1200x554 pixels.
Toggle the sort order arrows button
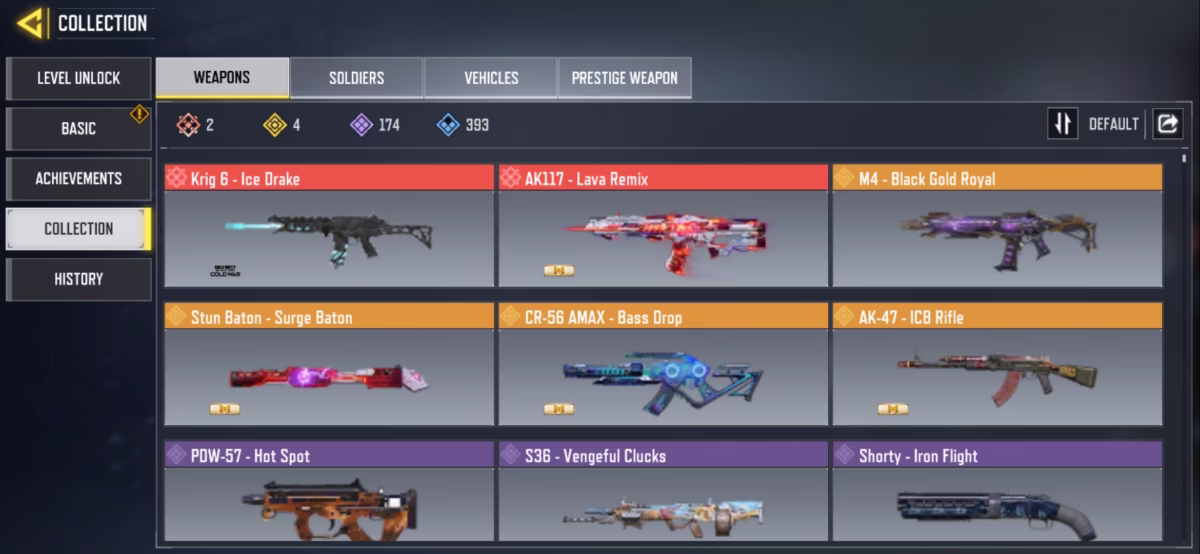tap(1062, 124)
